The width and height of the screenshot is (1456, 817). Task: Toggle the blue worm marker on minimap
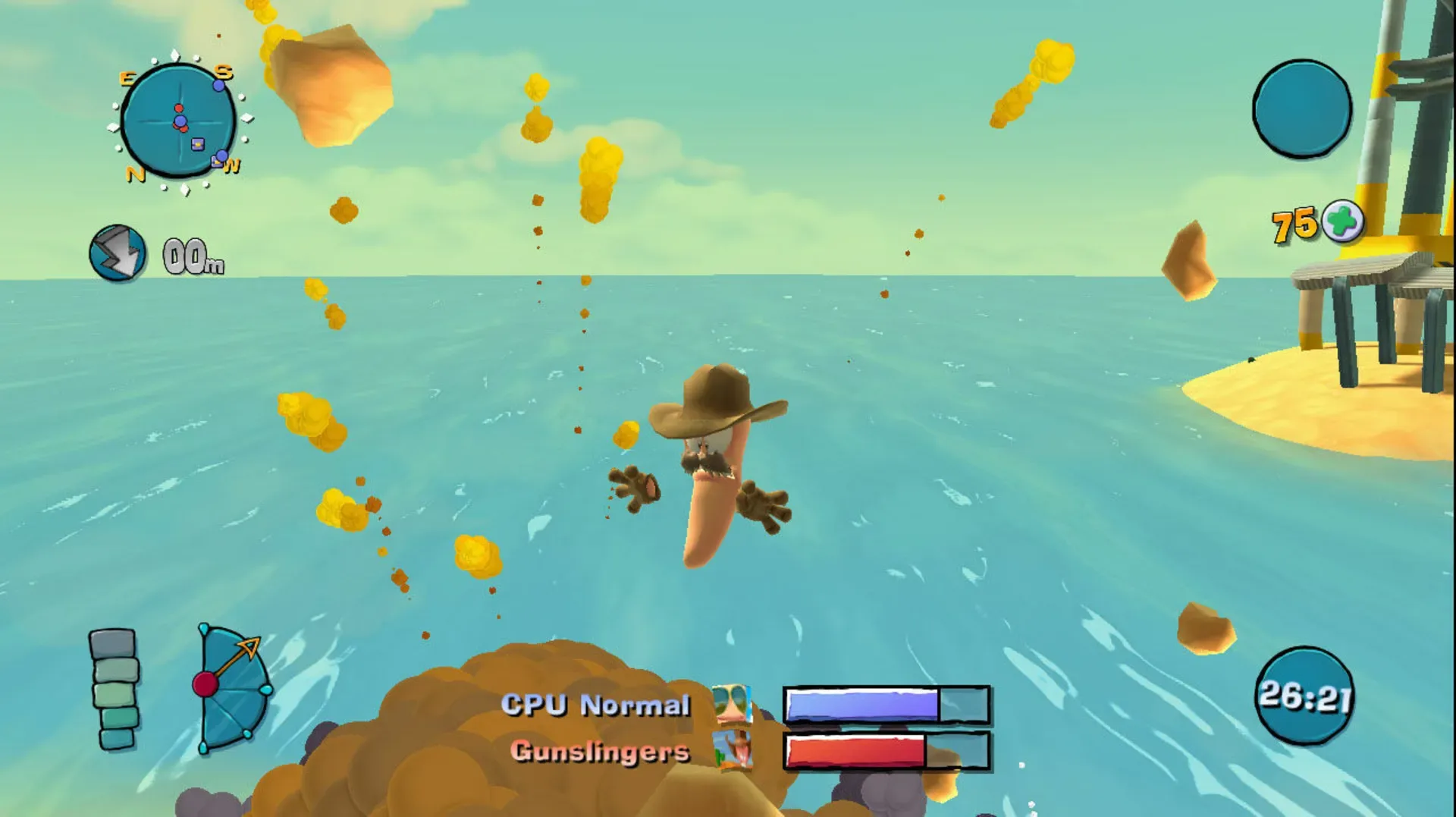[180, 121]
